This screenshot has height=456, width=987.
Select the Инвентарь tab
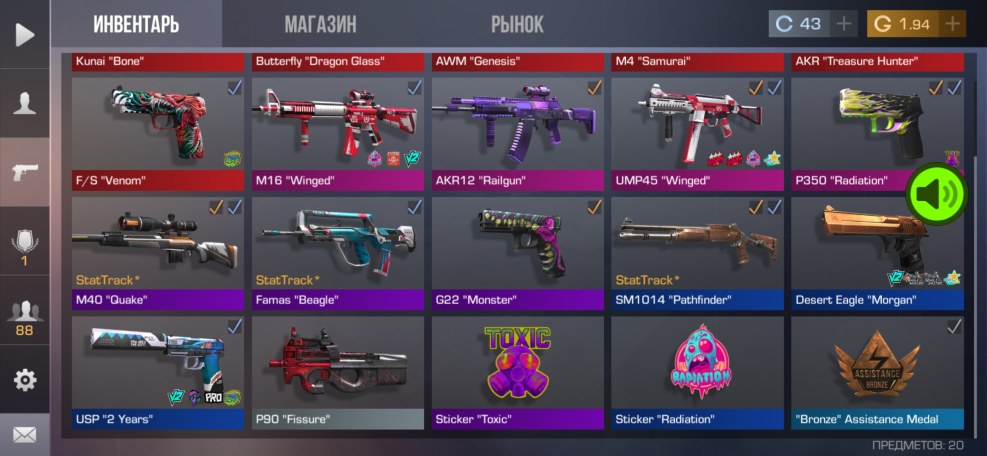pos(136,24)
